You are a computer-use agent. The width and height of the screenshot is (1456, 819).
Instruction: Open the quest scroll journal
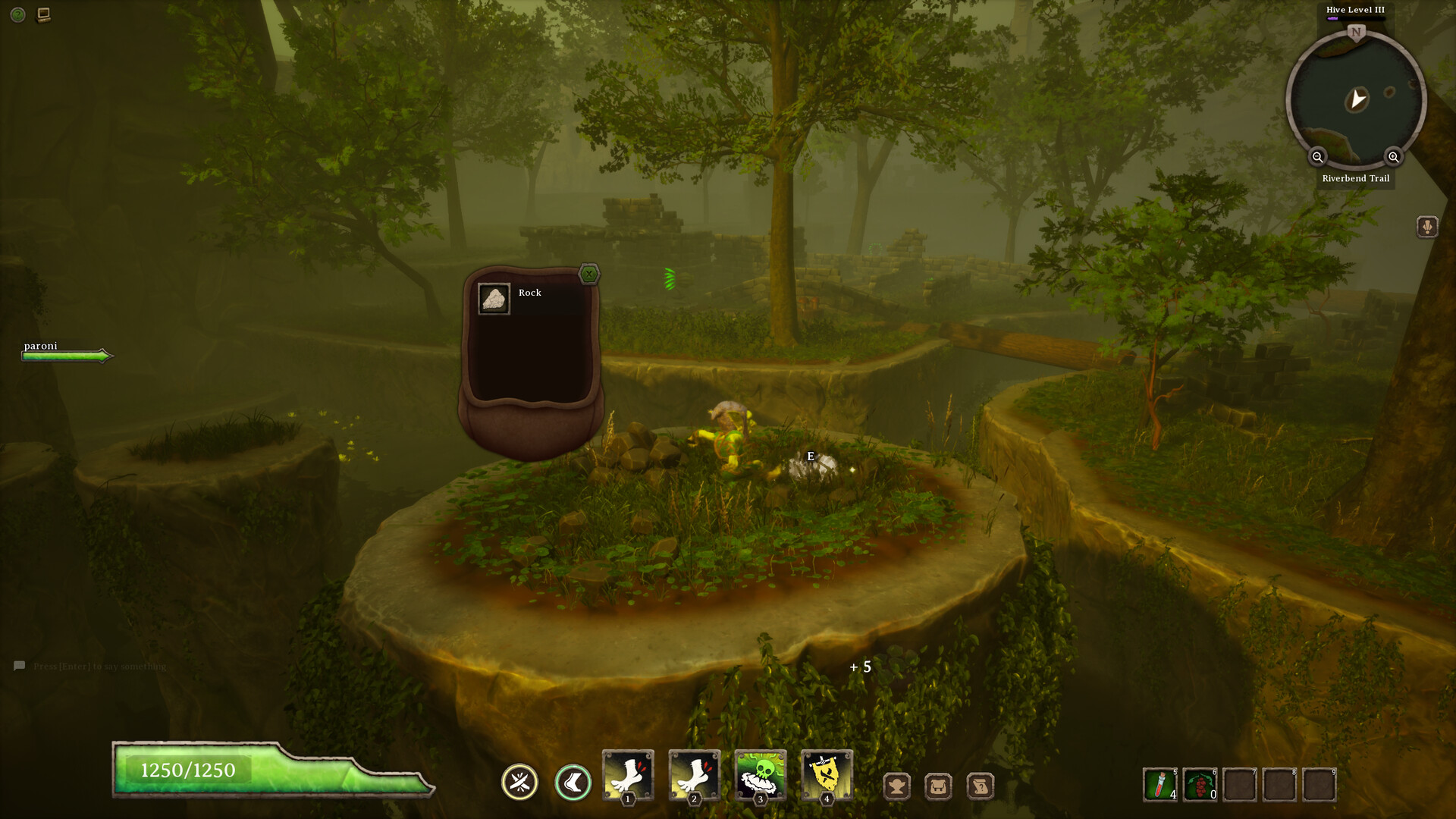point(980,786)
